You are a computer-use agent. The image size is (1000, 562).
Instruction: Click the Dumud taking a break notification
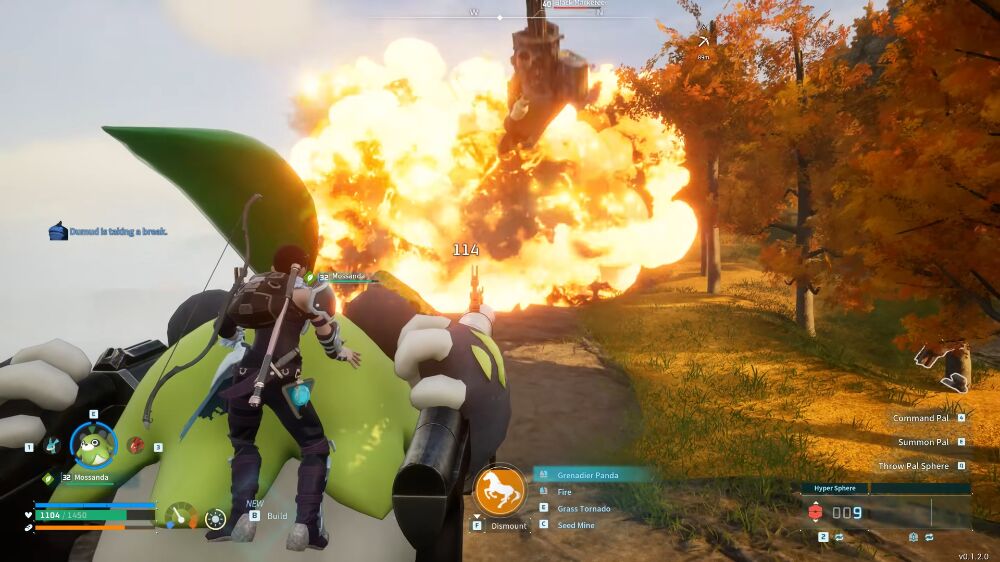[108, 232]
